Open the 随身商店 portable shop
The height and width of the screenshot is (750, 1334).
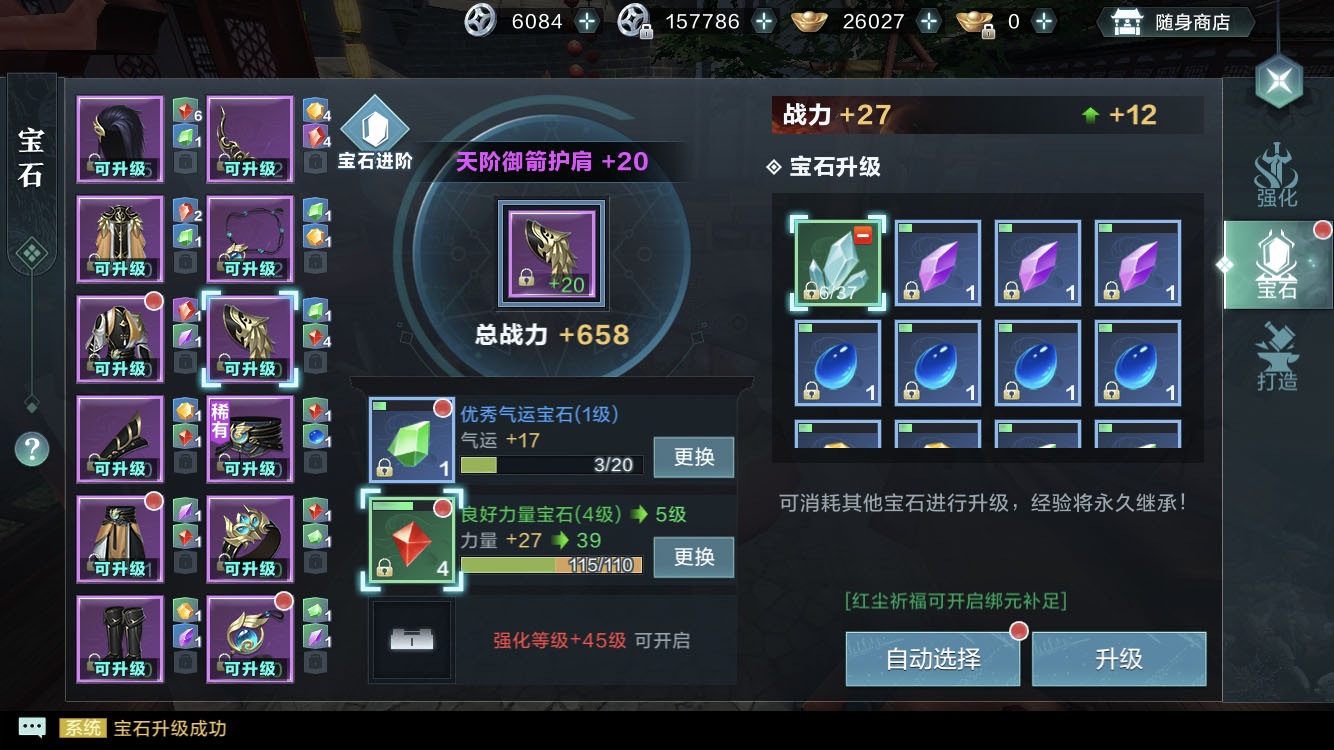(1175, 20)
